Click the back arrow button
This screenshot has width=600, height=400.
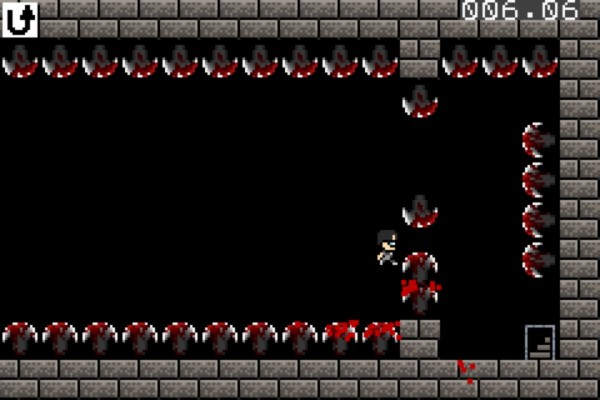point(20,19)
